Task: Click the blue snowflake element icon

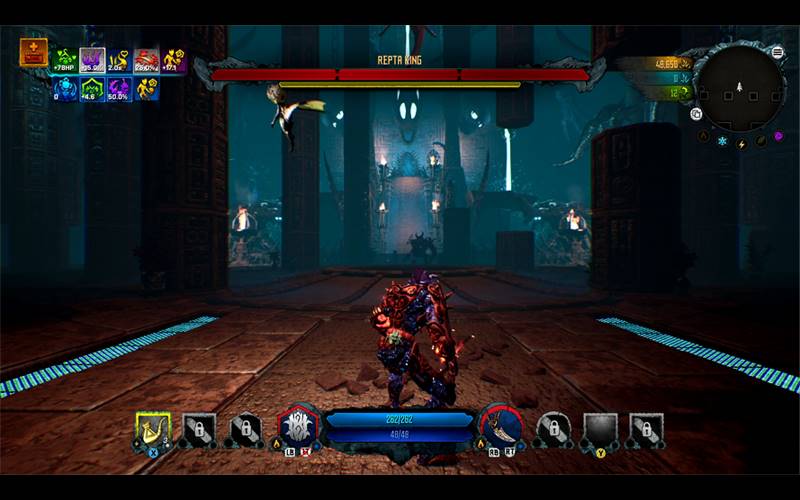Action: pos(722,141)
